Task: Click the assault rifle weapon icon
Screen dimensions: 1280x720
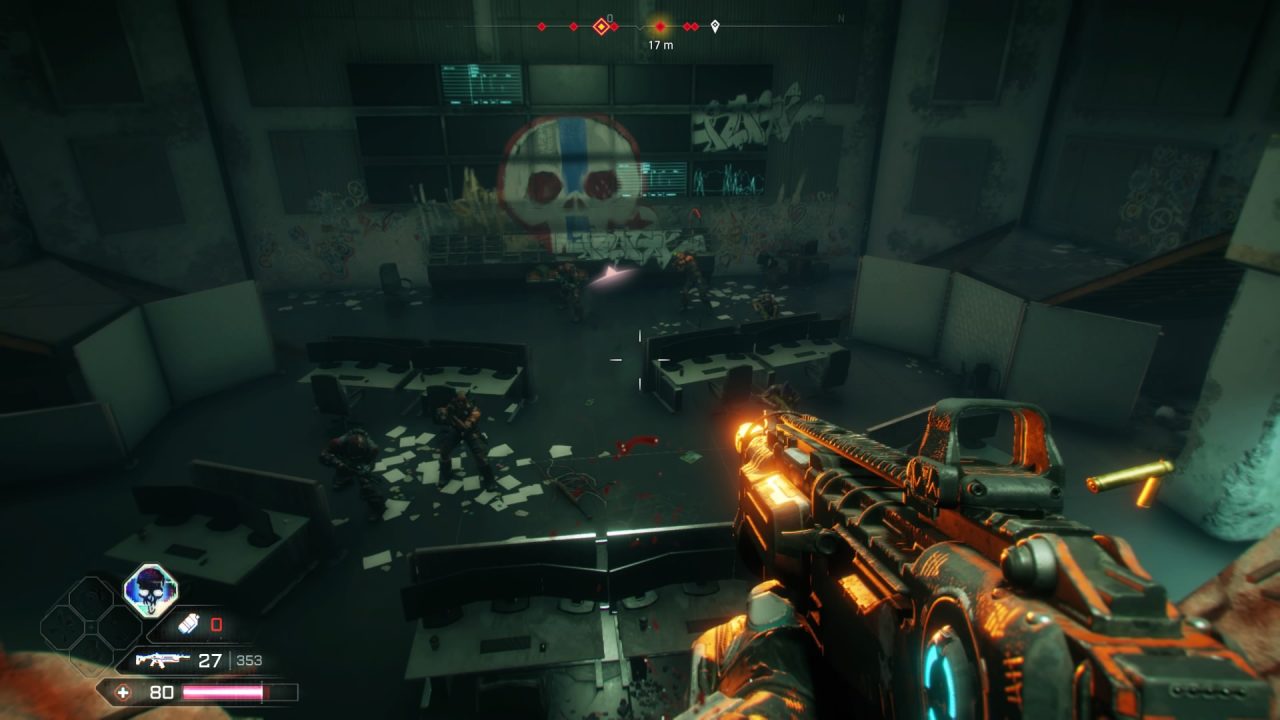Action: [163, 660]
